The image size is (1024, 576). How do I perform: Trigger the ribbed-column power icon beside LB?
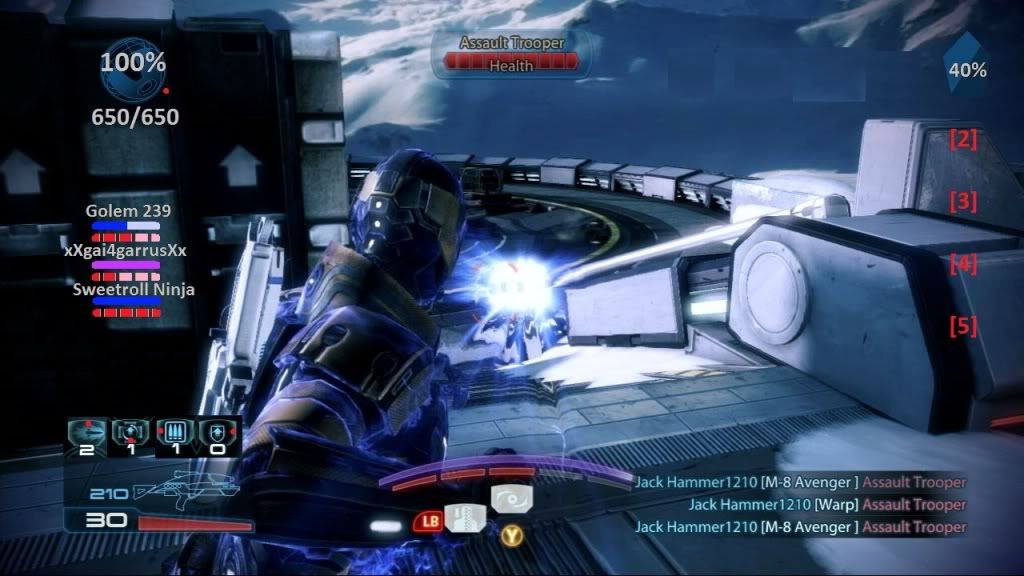point(464,519)
